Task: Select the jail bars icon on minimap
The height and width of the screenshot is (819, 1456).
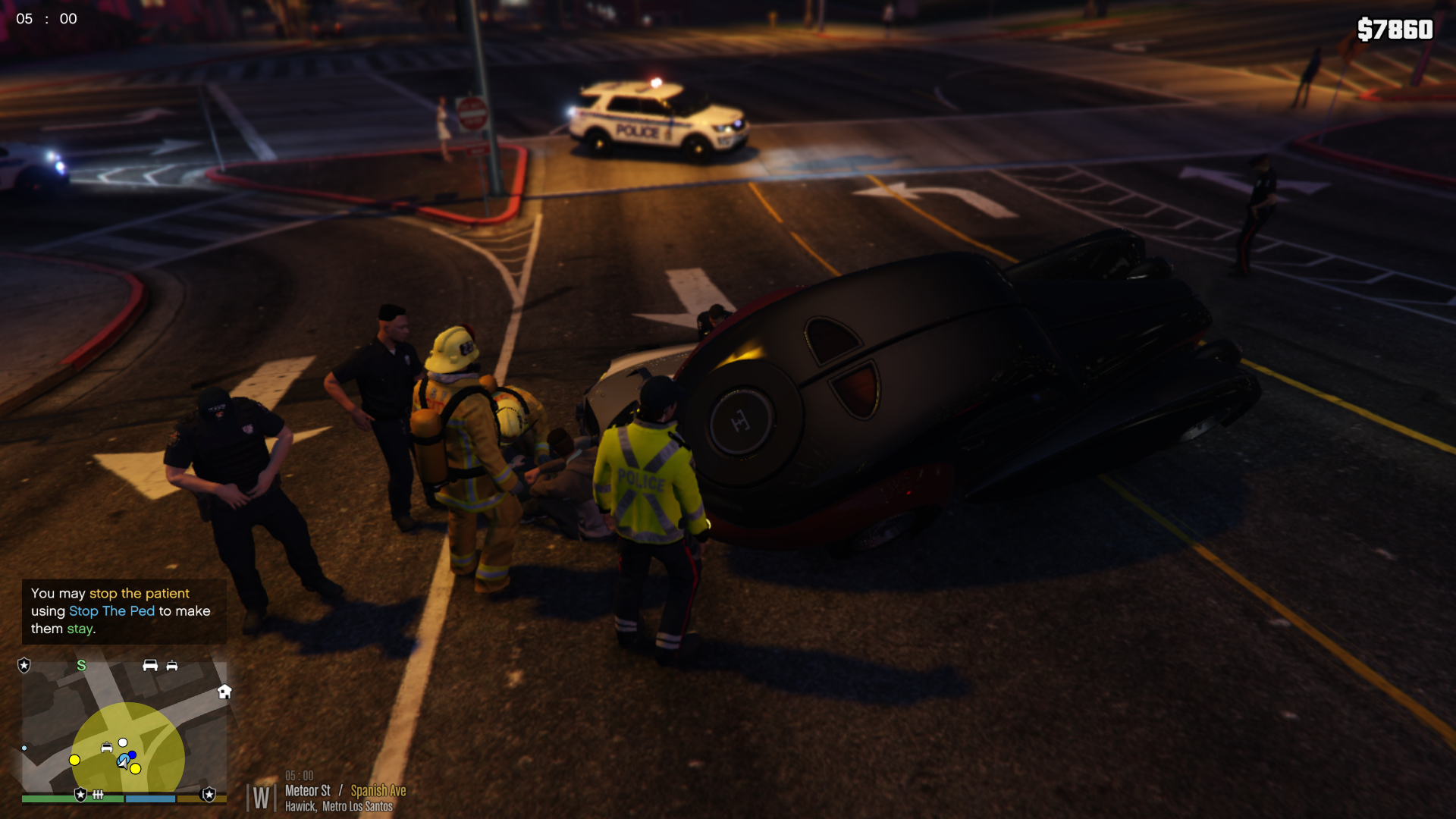Action: click(98, 795)
